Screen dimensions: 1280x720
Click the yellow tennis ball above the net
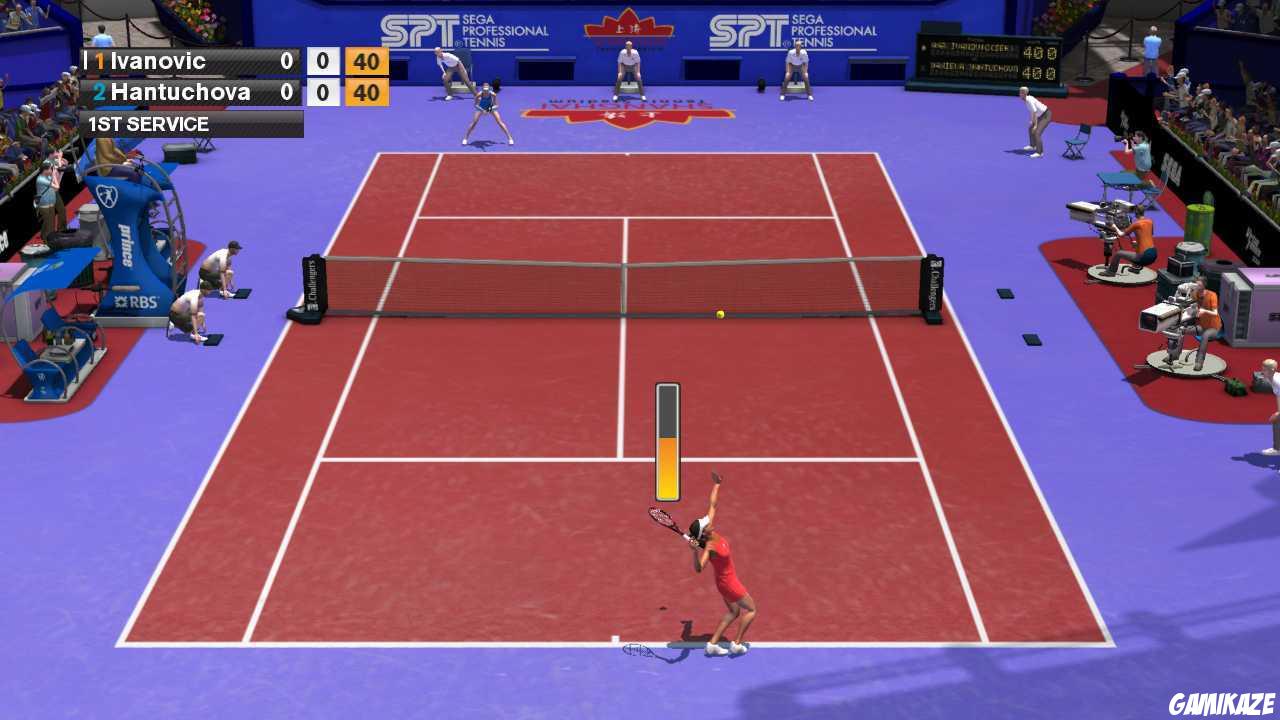coord(718,313)
